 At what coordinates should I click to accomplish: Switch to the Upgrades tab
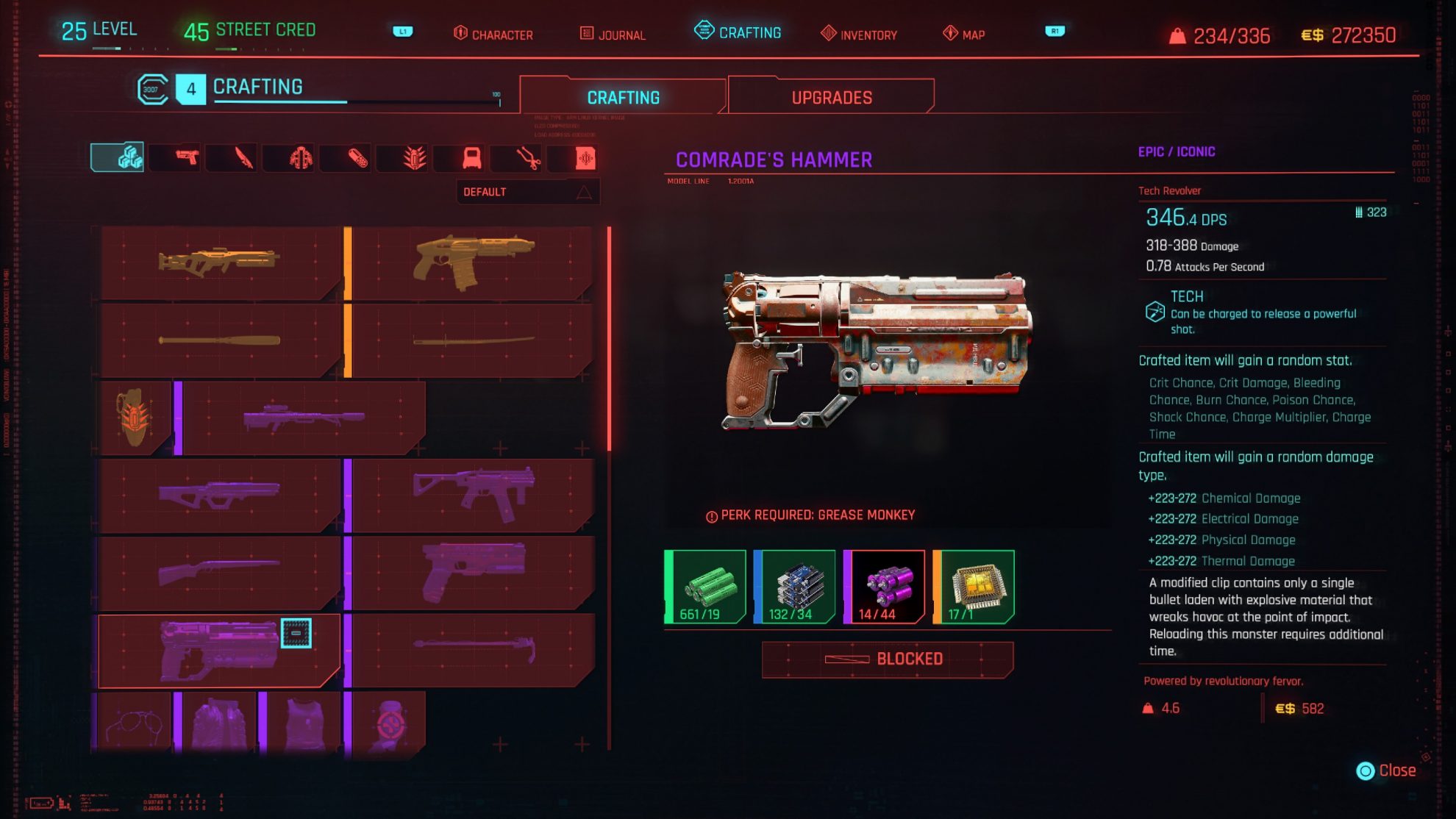(831, 97)
